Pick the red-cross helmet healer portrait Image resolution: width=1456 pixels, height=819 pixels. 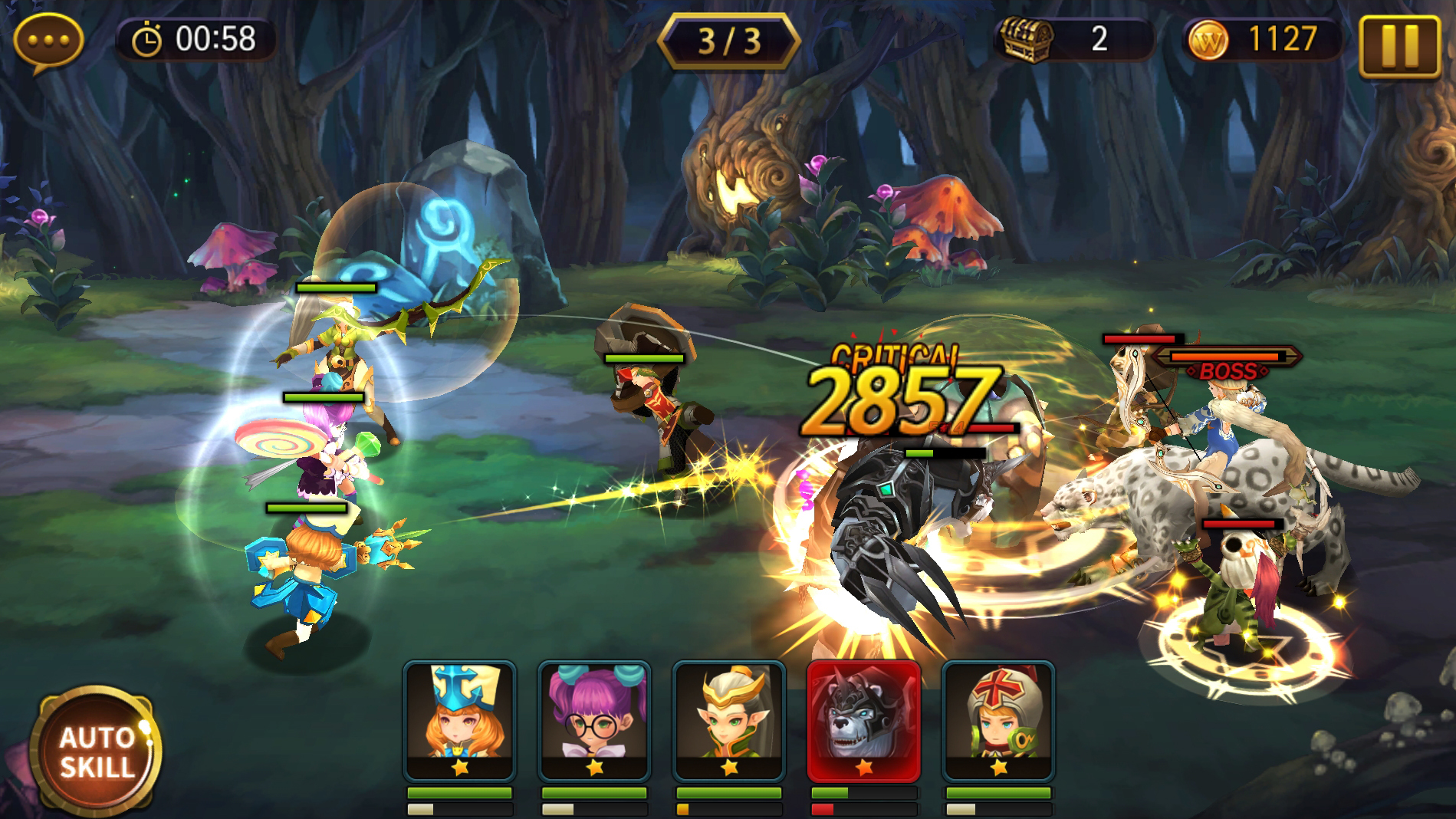pyautogui.click(x=998, y=721)
